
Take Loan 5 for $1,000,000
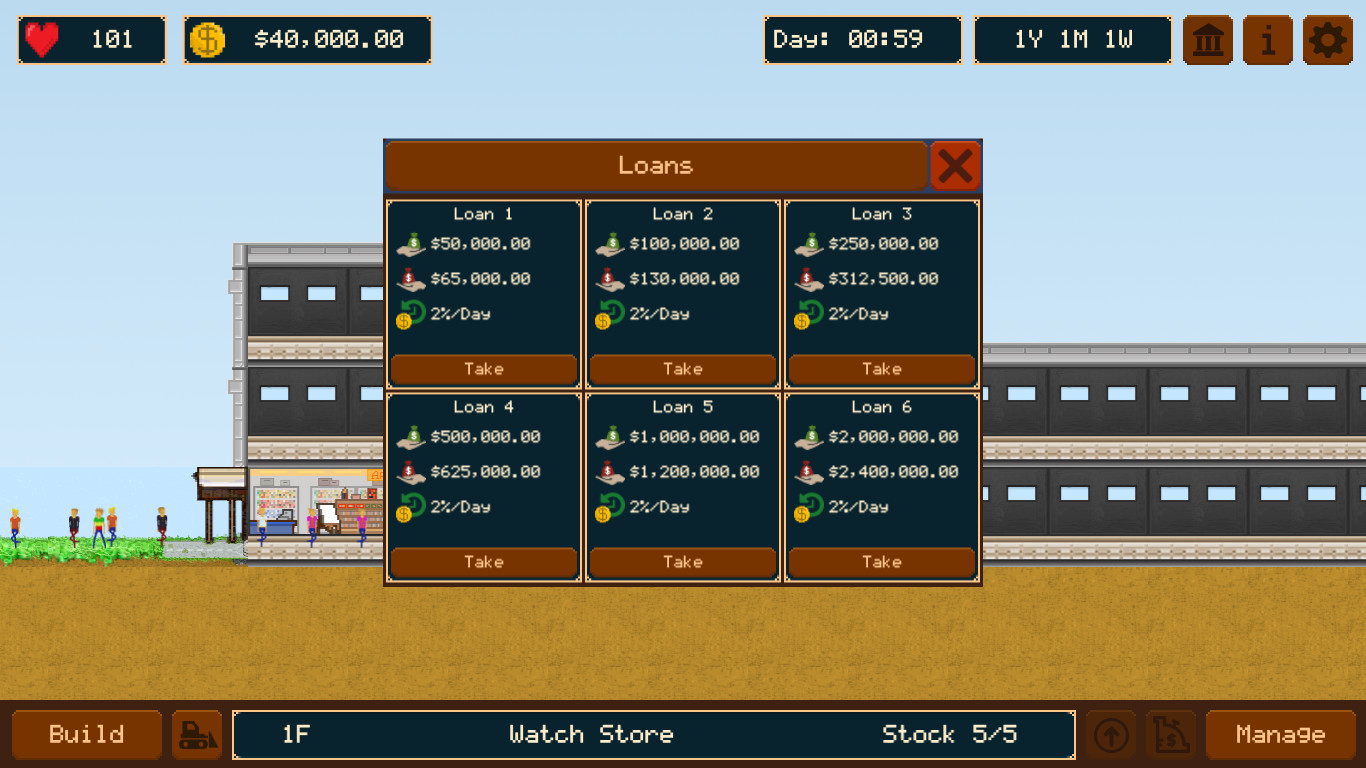[x=682, y=562]
